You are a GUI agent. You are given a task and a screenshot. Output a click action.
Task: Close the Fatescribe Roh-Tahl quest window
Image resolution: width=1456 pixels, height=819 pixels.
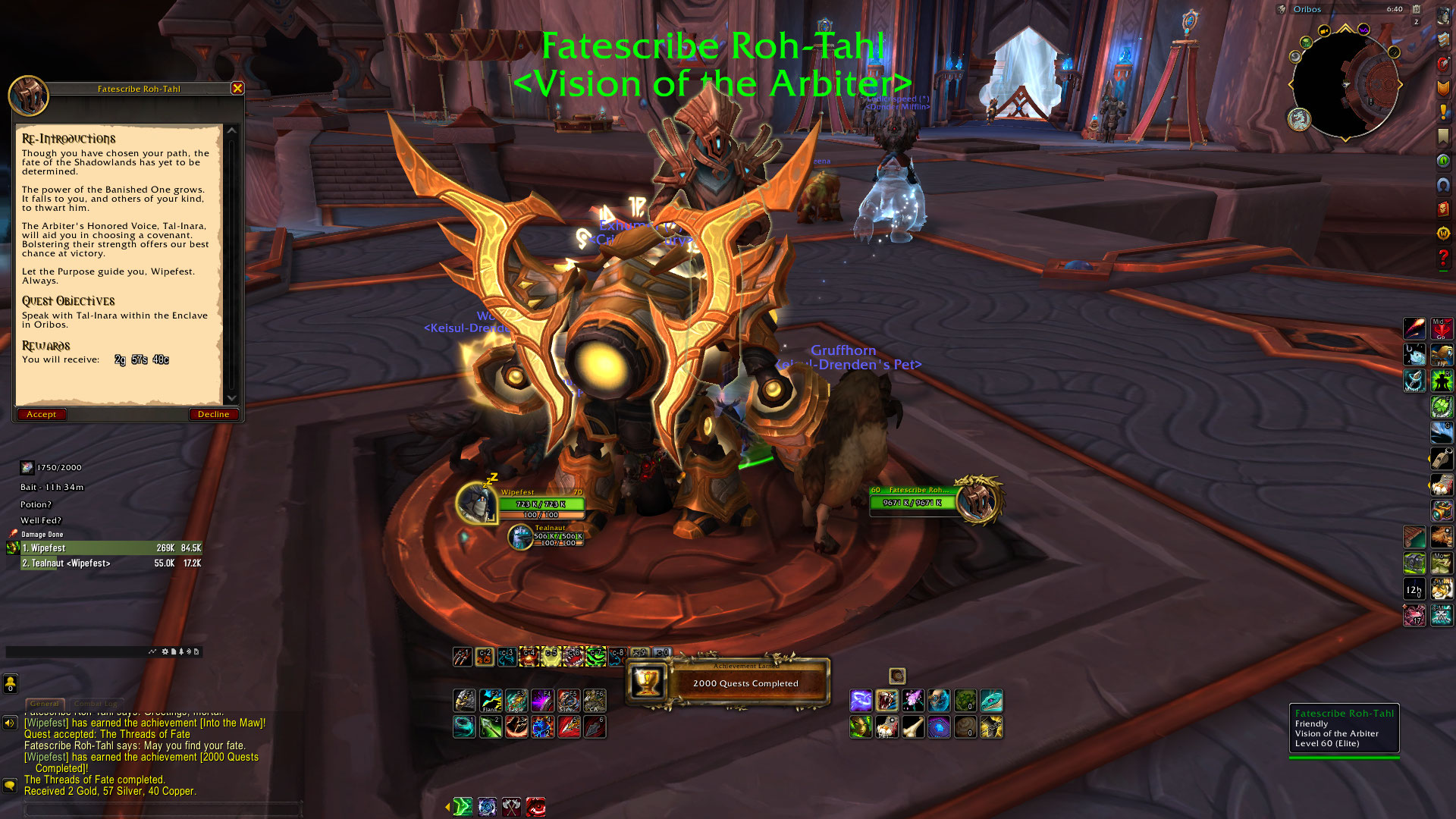237,89
